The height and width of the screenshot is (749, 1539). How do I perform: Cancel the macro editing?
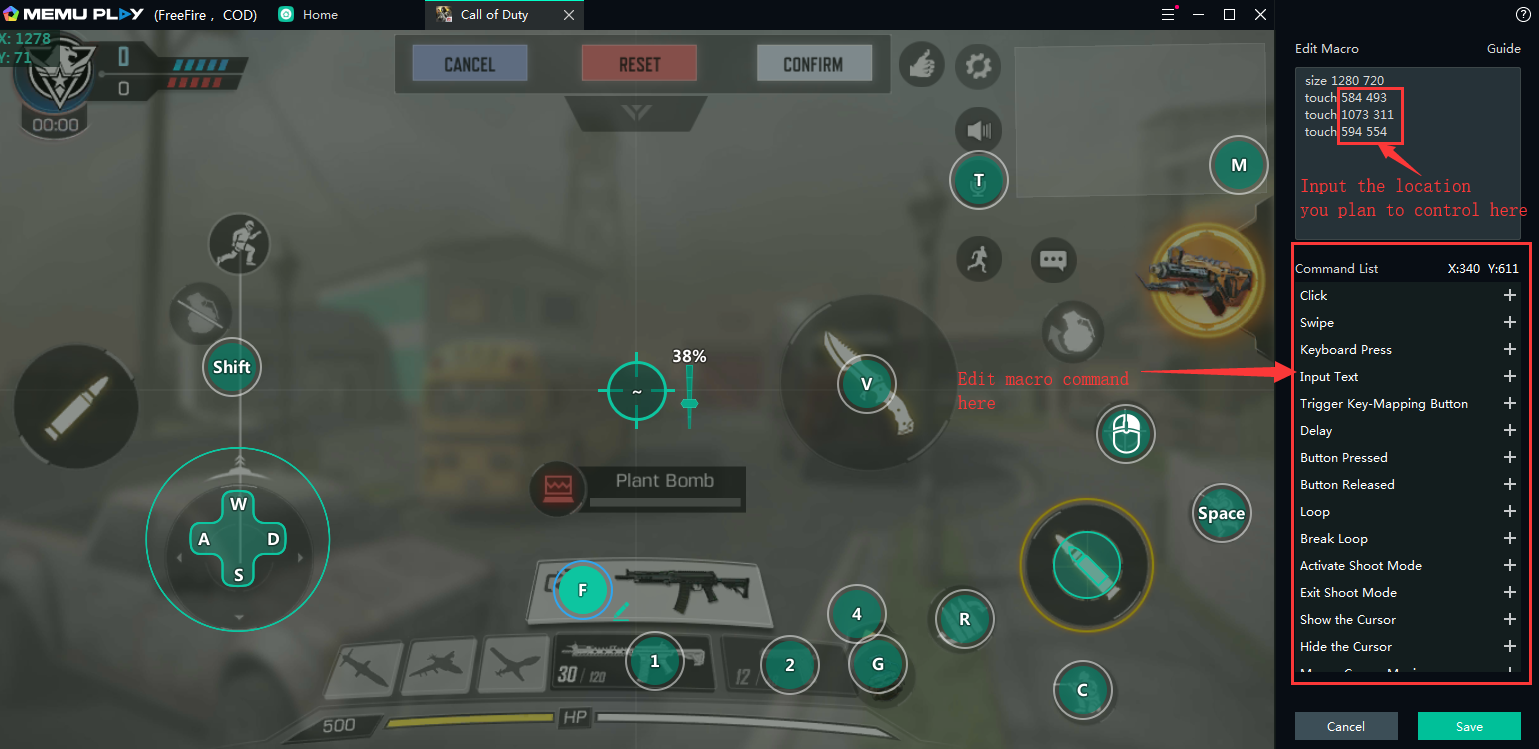(1345, 726)
